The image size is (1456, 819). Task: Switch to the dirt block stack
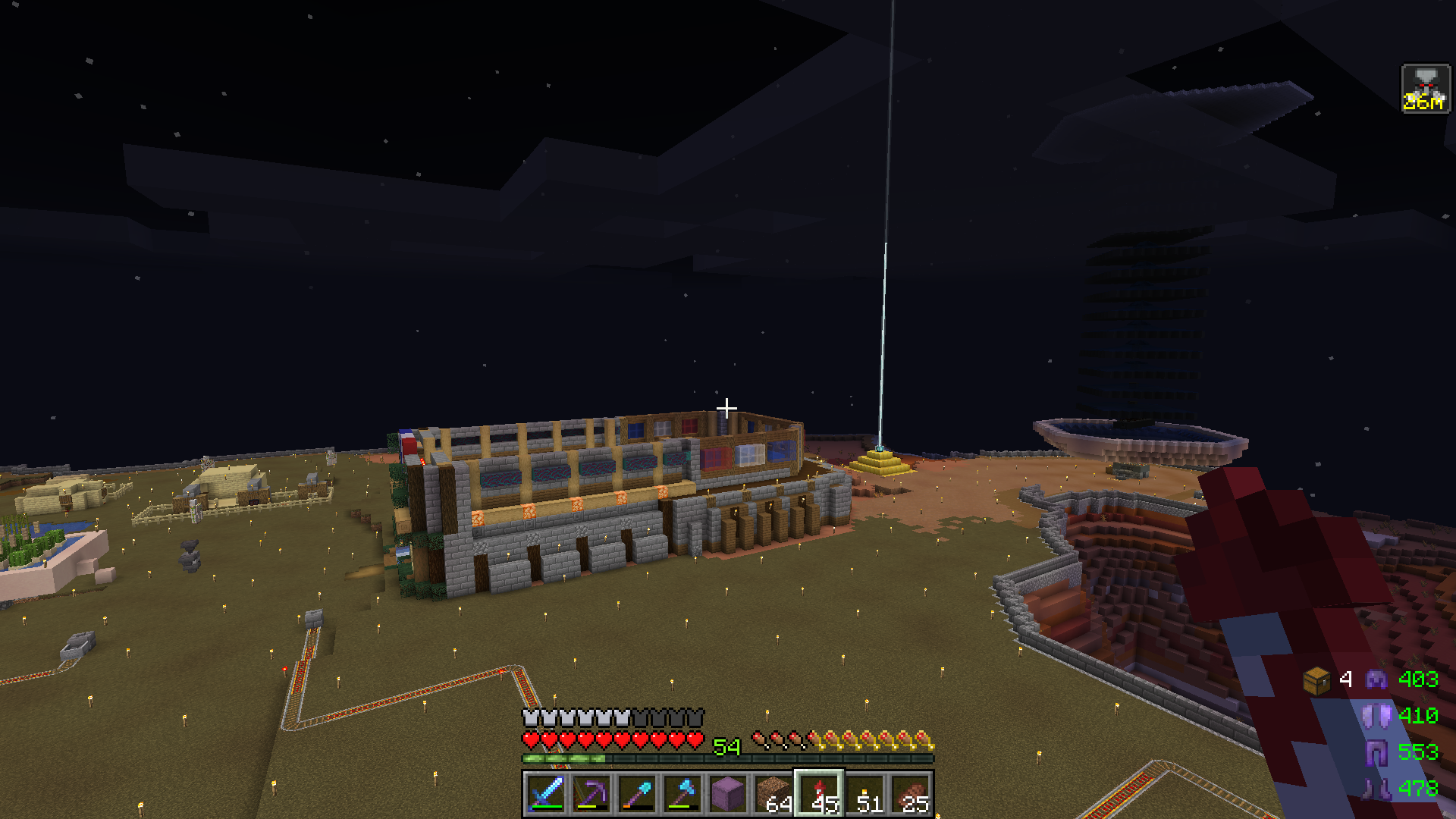[773, 794]
